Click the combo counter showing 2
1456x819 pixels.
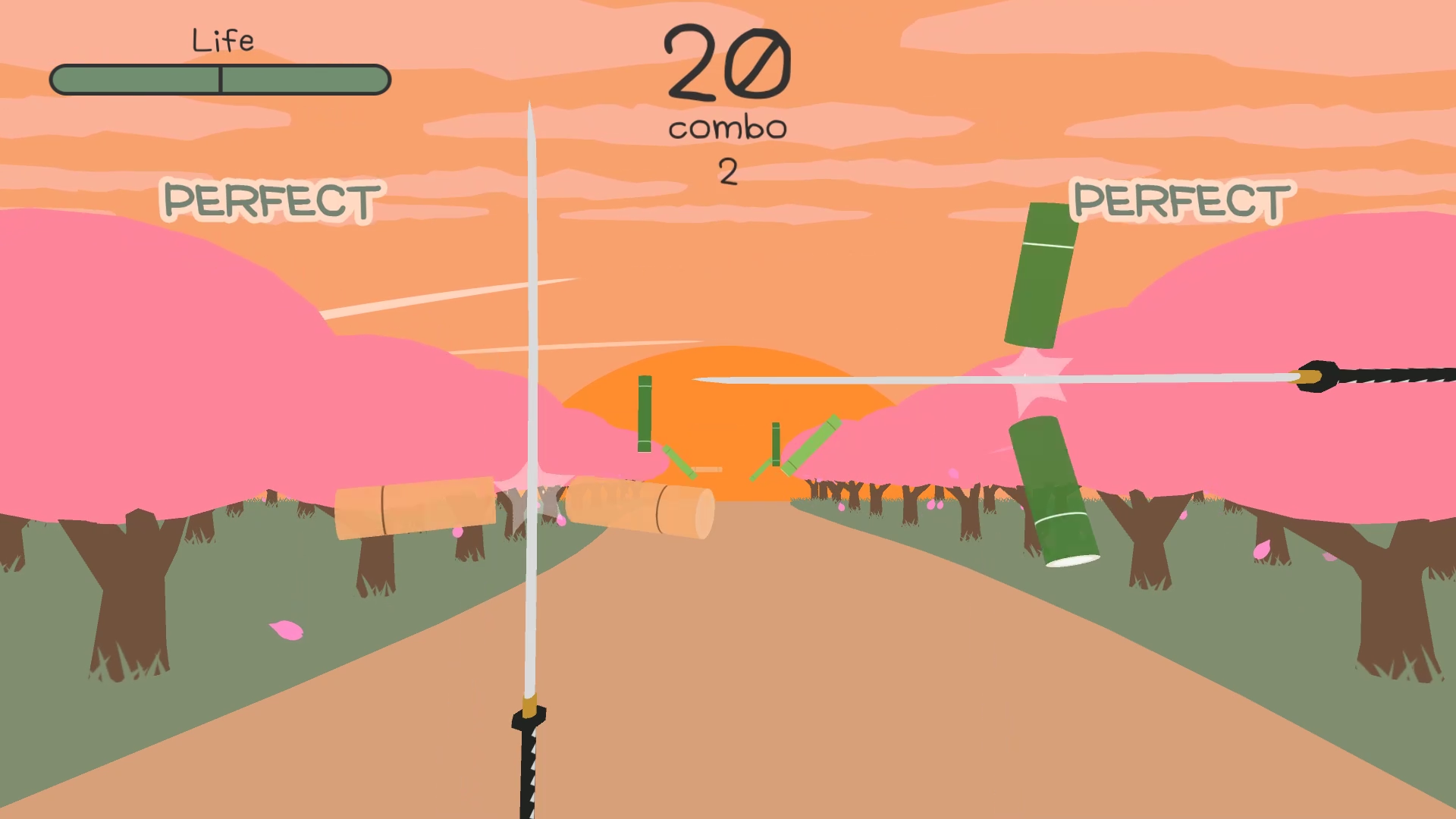point(726,171)
